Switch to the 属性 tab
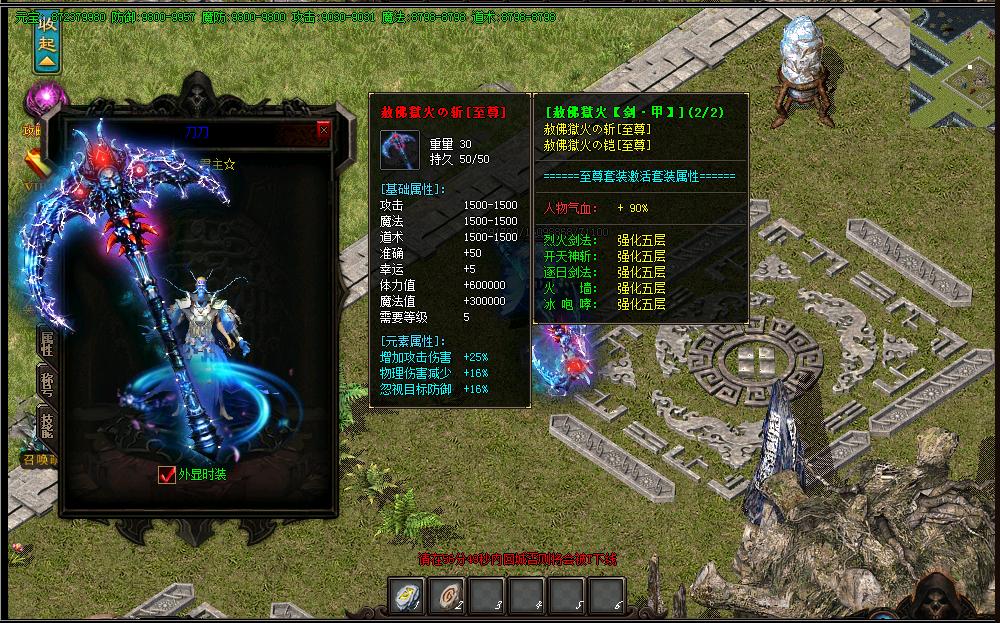This screenshot has width=1000, height=623. (47, 343)
